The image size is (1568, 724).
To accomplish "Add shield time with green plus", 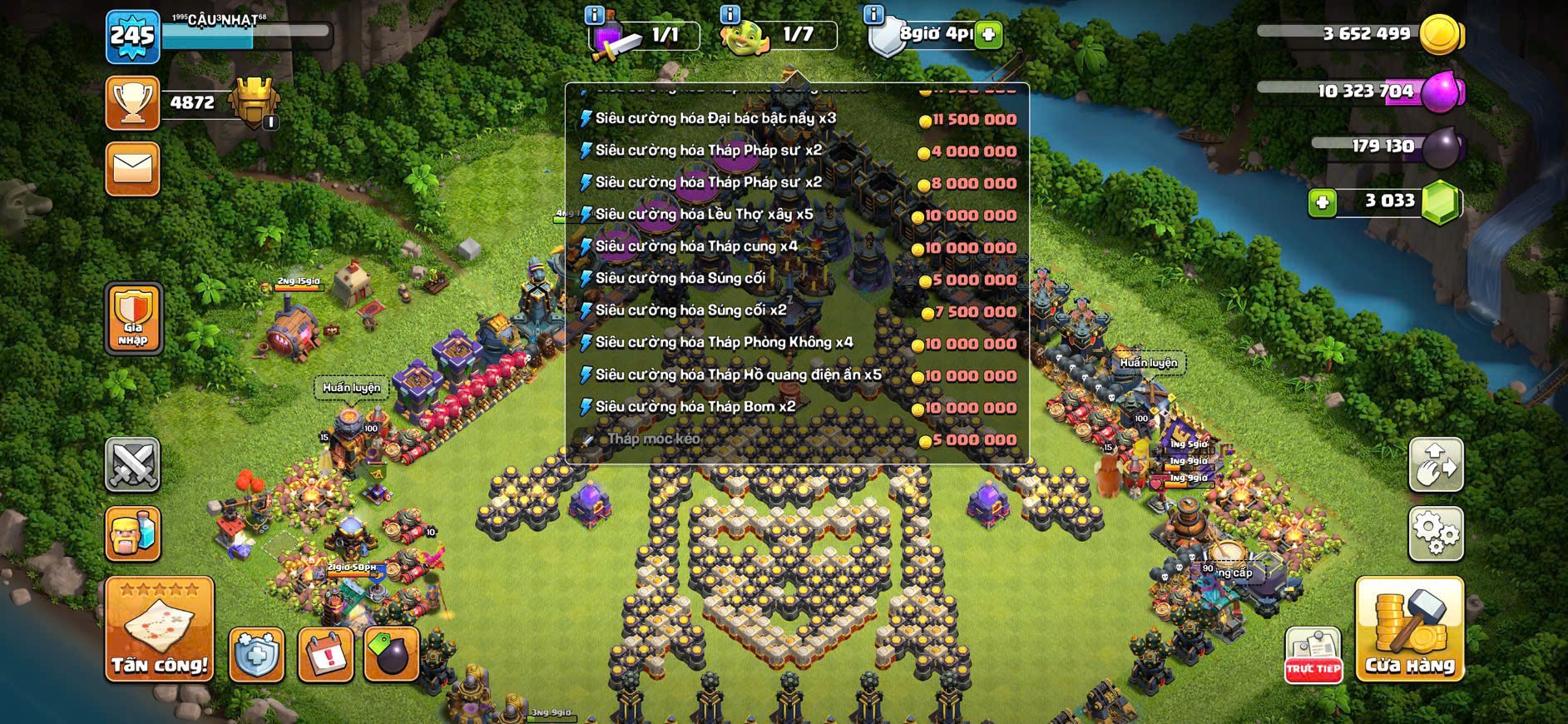I will [988, 35].
